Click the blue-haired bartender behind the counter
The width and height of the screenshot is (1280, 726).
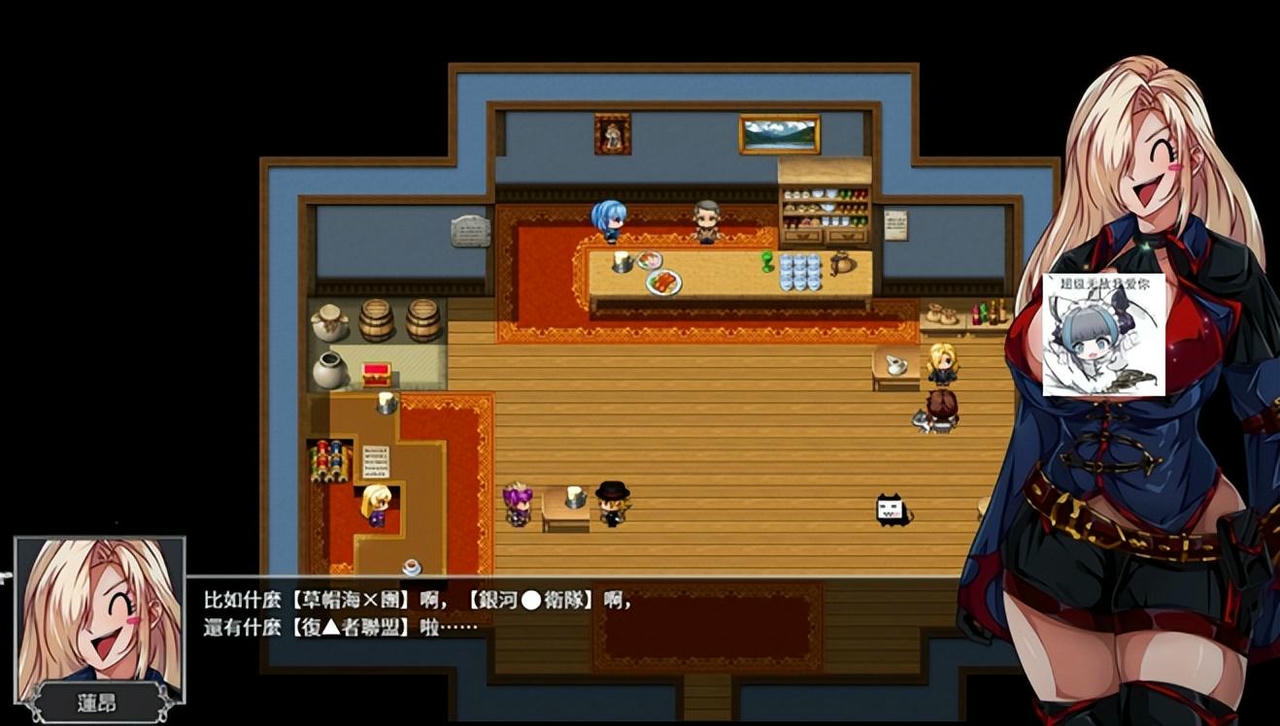[611, 222]
